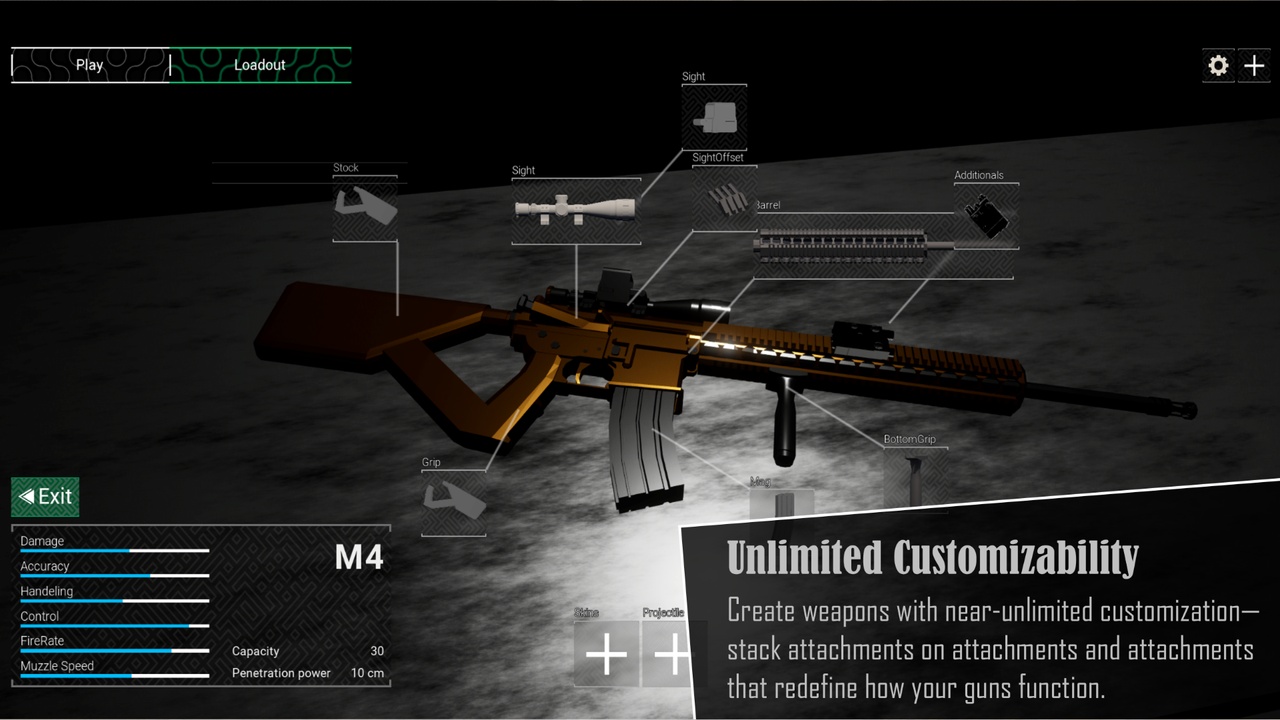Select the SightOffset attachment thumbnail
Viewport: 1280px width, 720px height.
point(724,198)
